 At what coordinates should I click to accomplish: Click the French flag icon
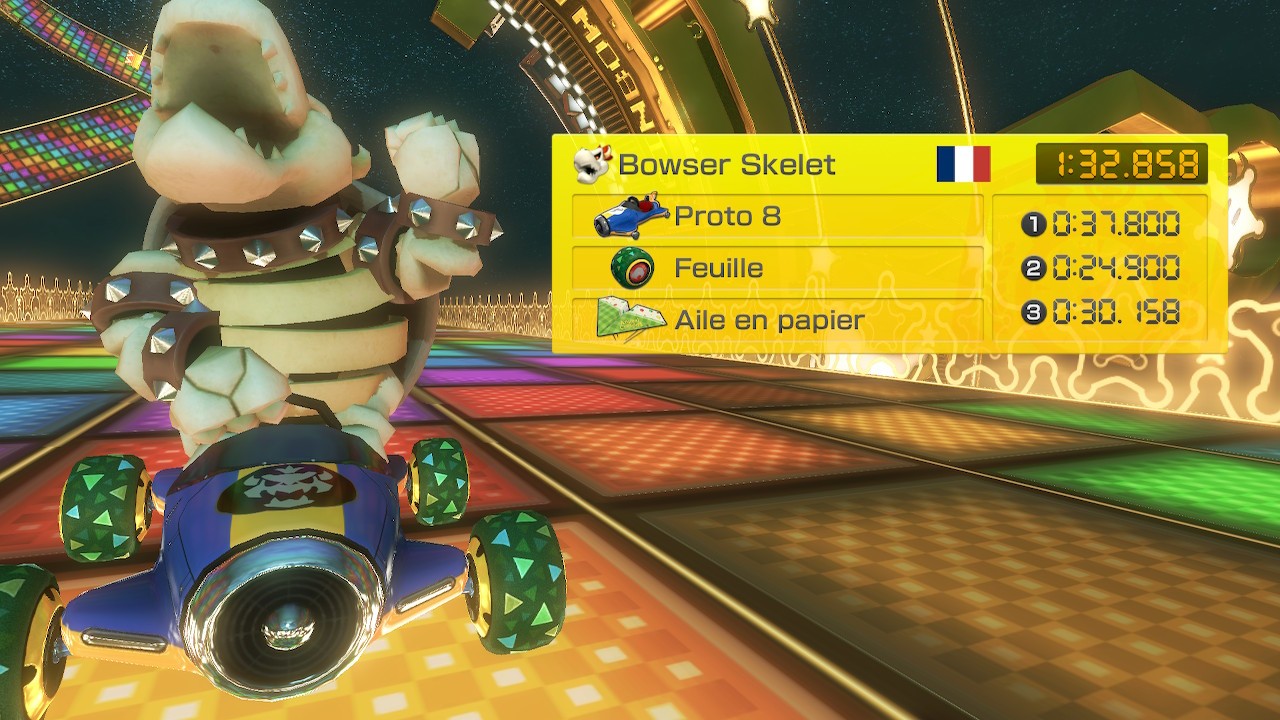pos(963,164)
